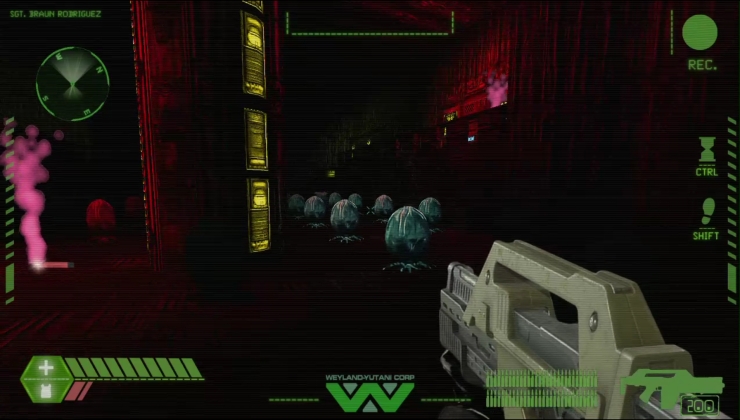Select the medical cross health icon
The height and width of the screenshot is (420, 740).
point(46,368)
